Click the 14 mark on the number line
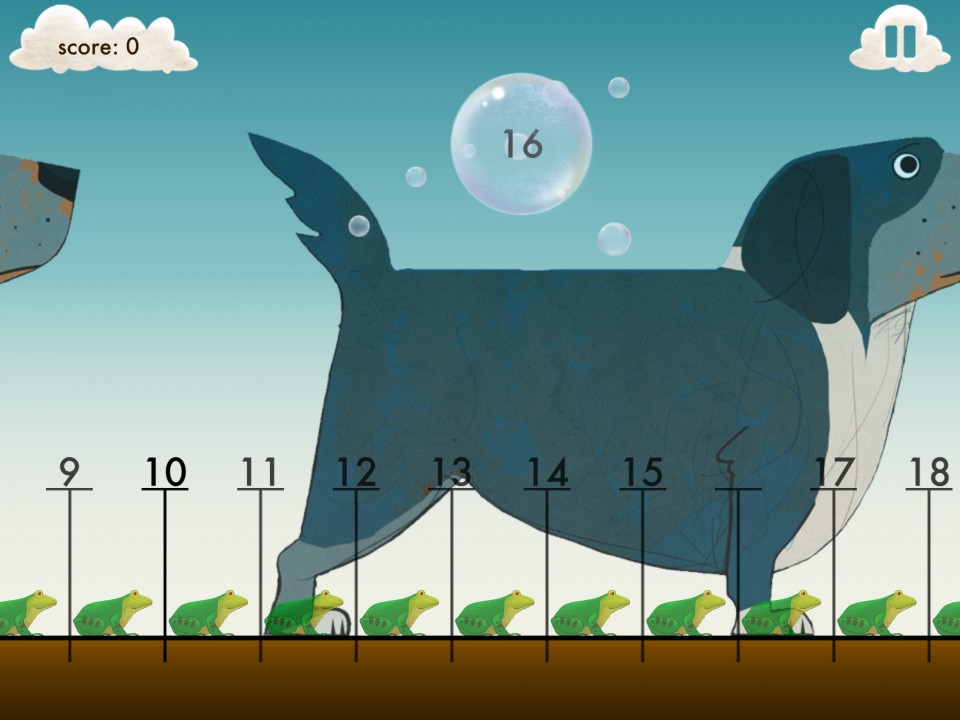The image size is (960, 720). coord(547,472)
